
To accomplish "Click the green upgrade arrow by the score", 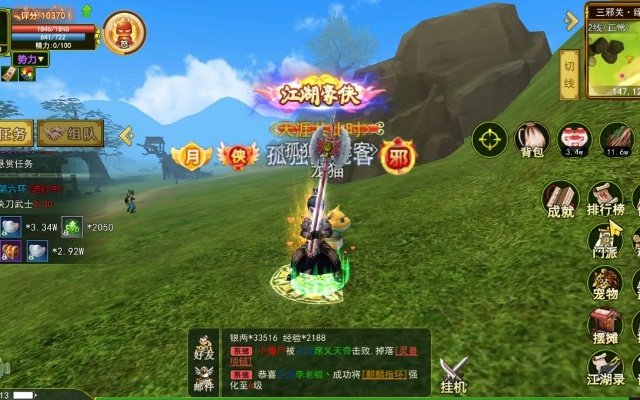I will pyautogui.click(x=86, y=11).
